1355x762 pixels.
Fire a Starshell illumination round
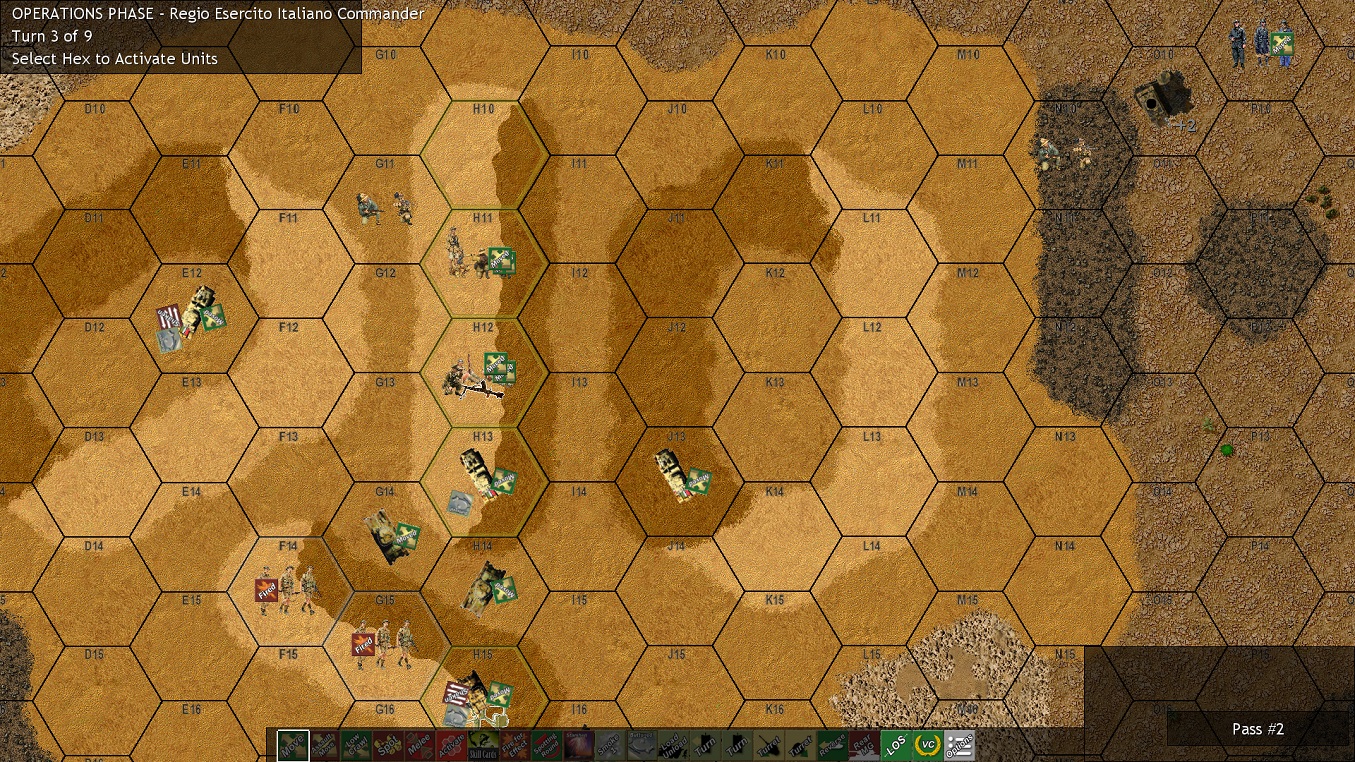(576, 744)
